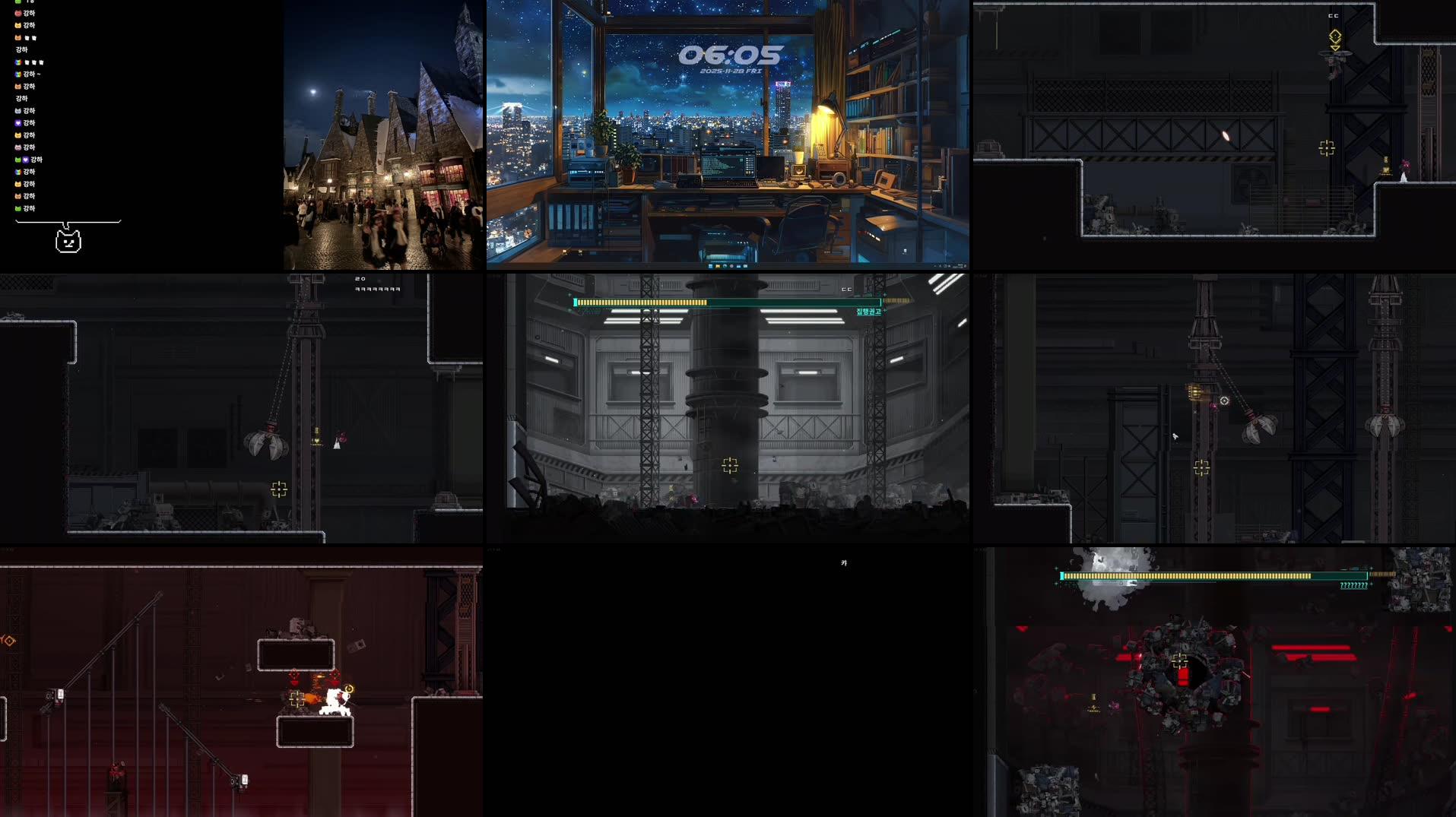Open File Explorer from the taskbar
This screenshot has height=817, width=1456.
click(x=718, y=266)
